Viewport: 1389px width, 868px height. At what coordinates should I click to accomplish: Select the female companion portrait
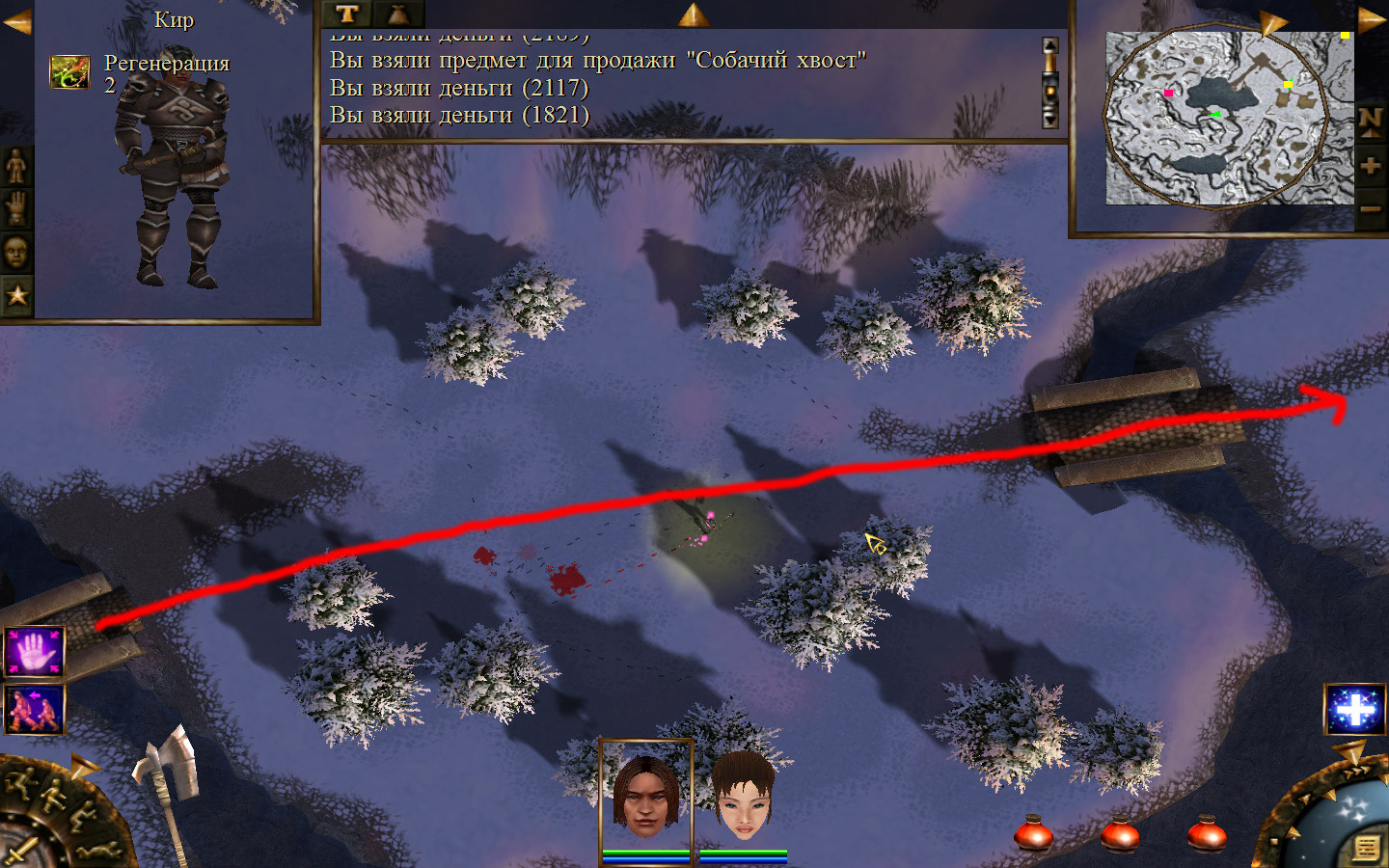pyautogui.click(x=743, y=795)
